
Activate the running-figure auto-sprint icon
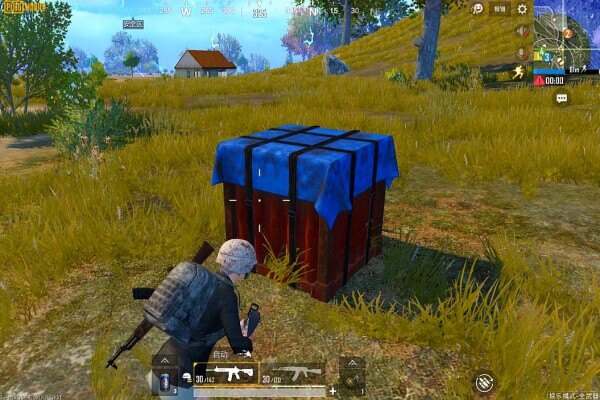[521, 73]
